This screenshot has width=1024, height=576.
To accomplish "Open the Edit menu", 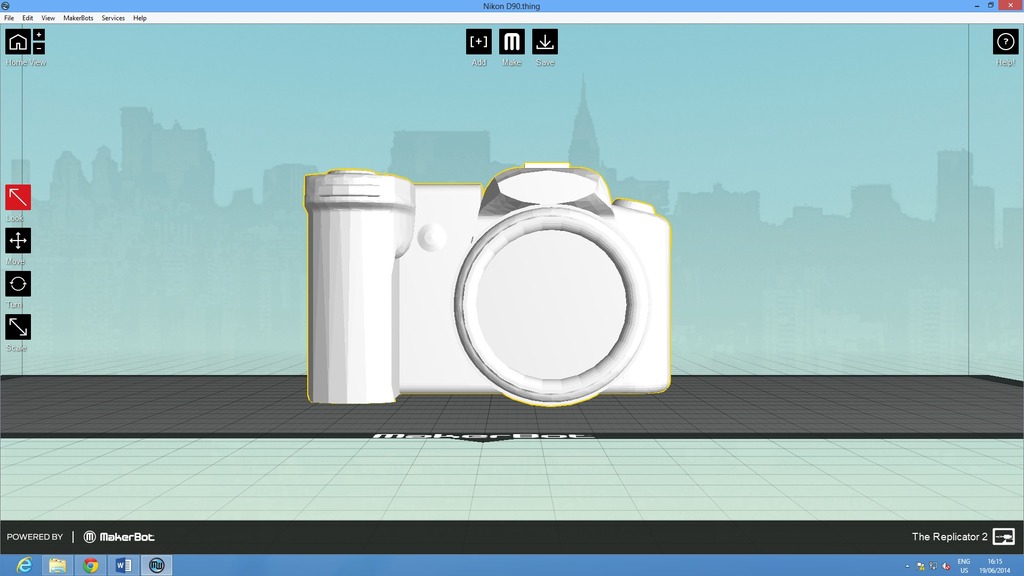I will point(27,18).
